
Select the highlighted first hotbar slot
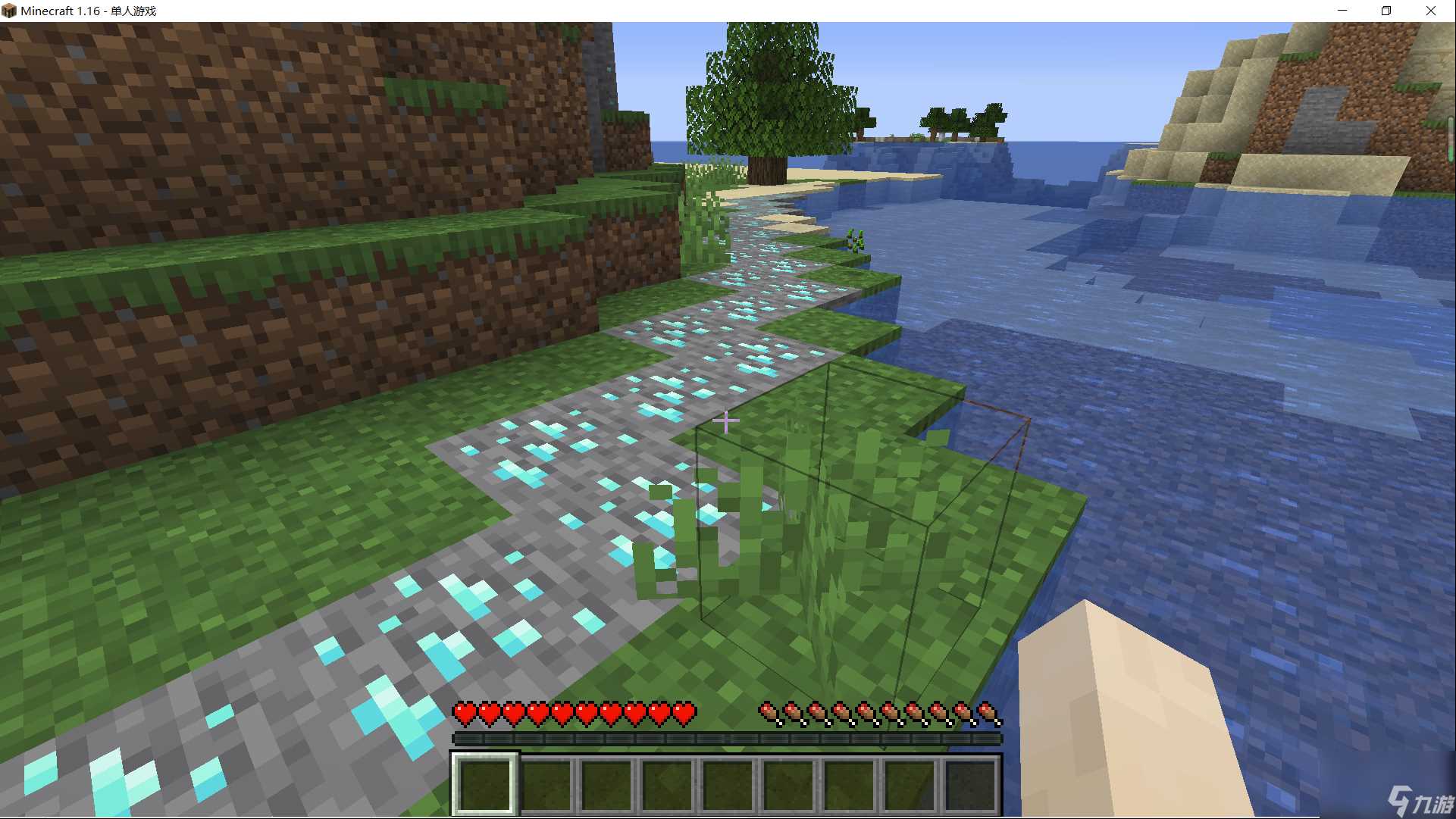pos(485,783)
